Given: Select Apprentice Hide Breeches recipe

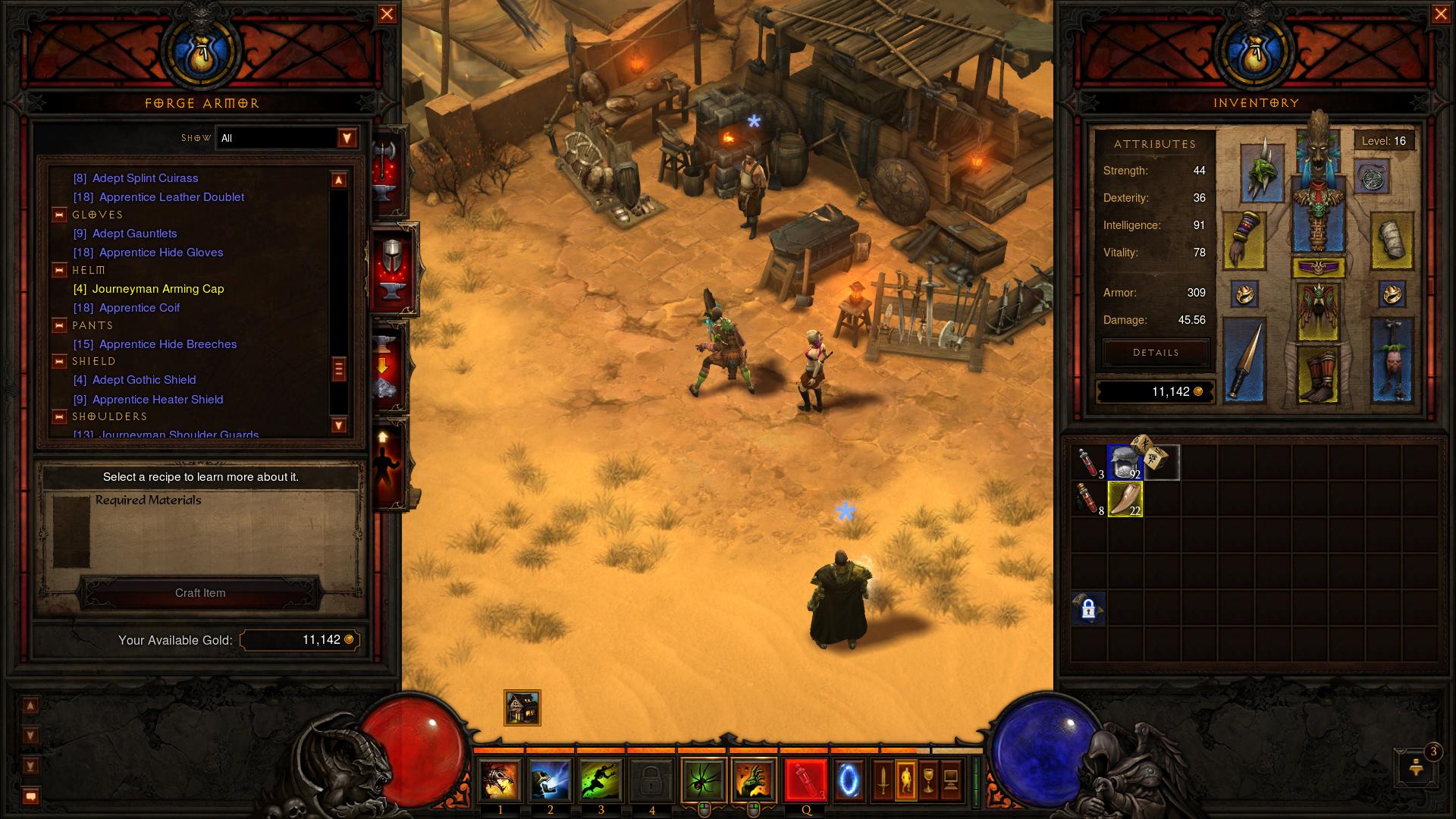Looking at the screenshot, I should click(168, 344).
